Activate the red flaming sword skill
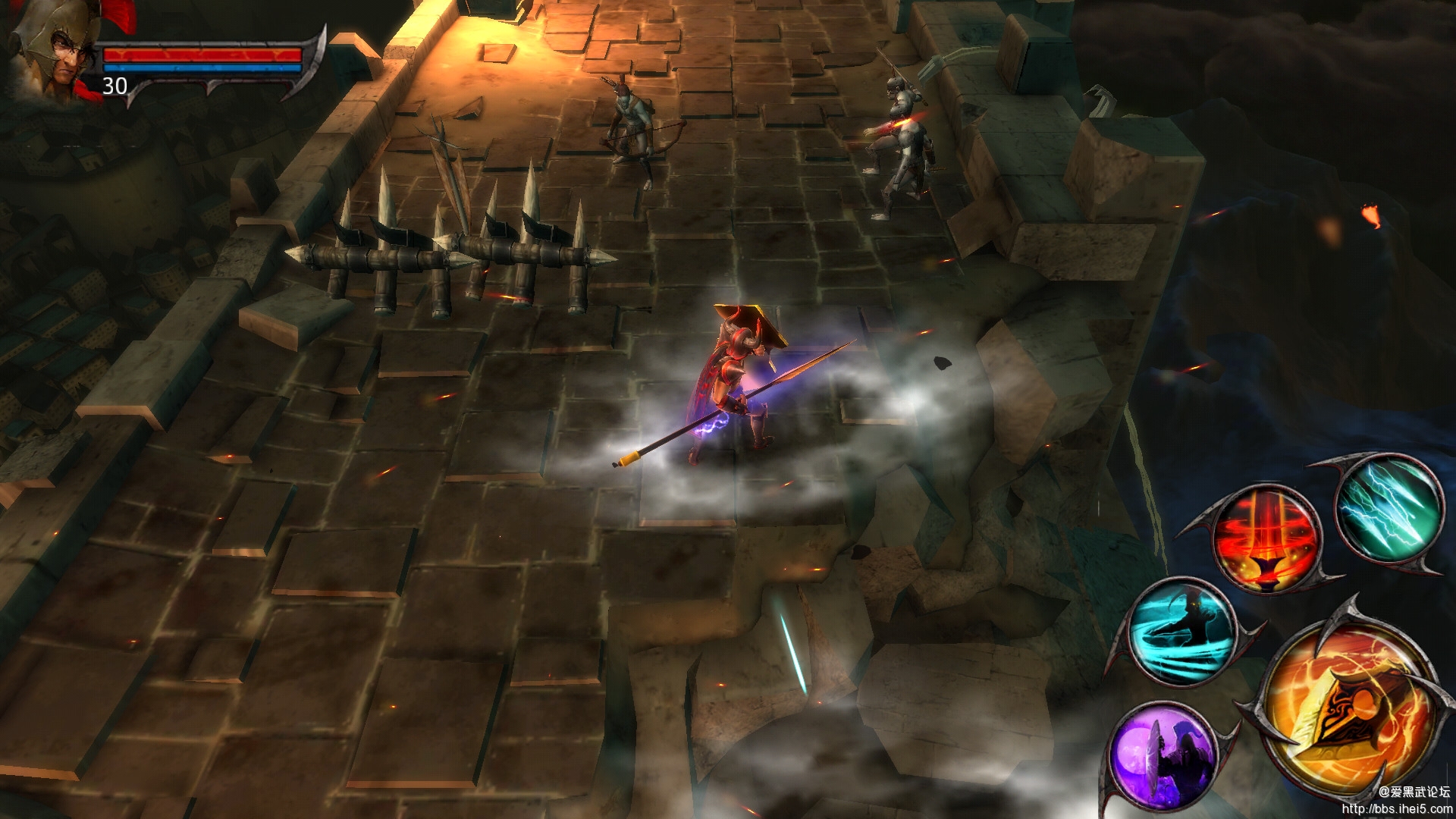 coord(1265,538)
